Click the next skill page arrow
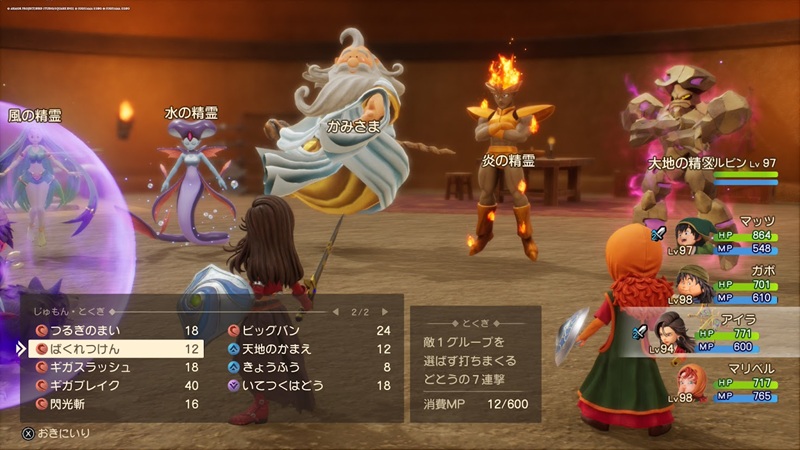 coord(384,311)
